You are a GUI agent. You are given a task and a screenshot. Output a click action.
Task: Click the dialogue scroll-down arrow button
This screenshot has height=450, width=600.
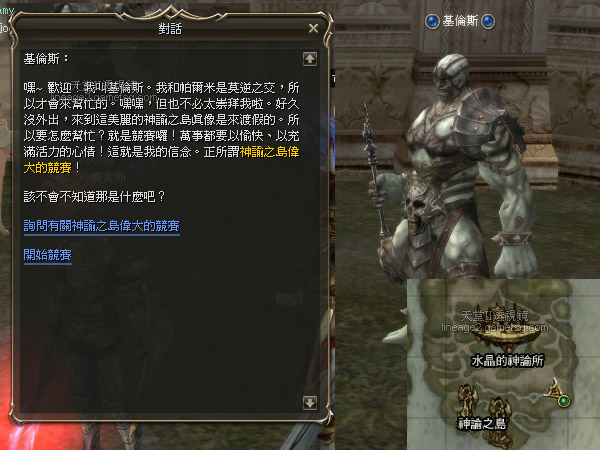coord(310,402)
